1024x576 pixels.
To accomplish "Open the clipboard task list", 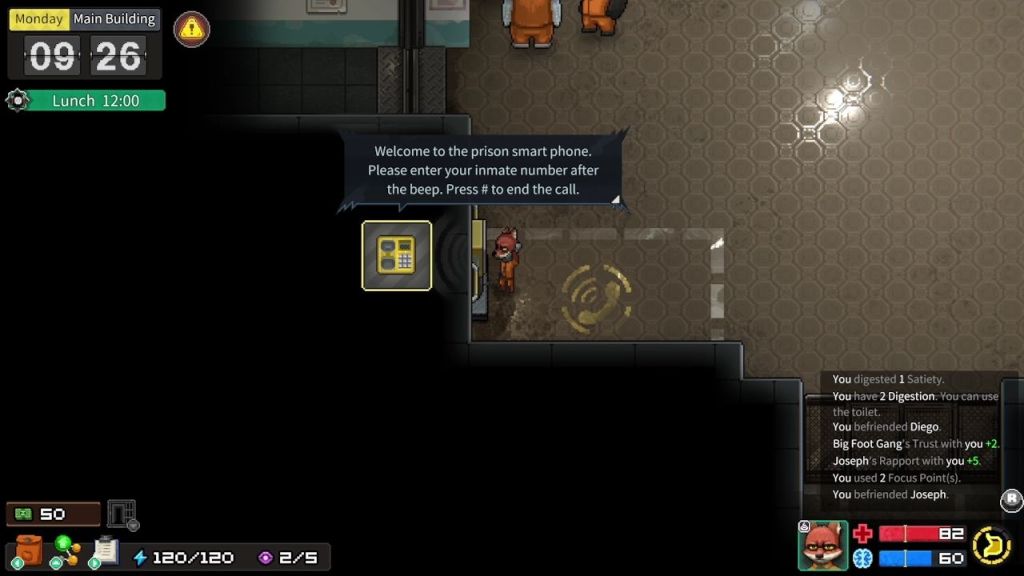I will [105, 551].
